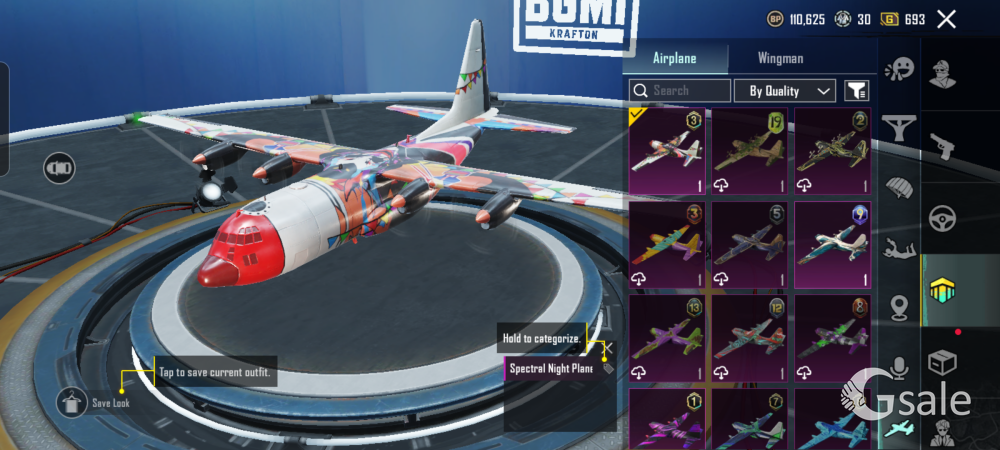This screenshot has width=1000, height=450.
Task: Close the inventory screen with the X
Action: 946,19
